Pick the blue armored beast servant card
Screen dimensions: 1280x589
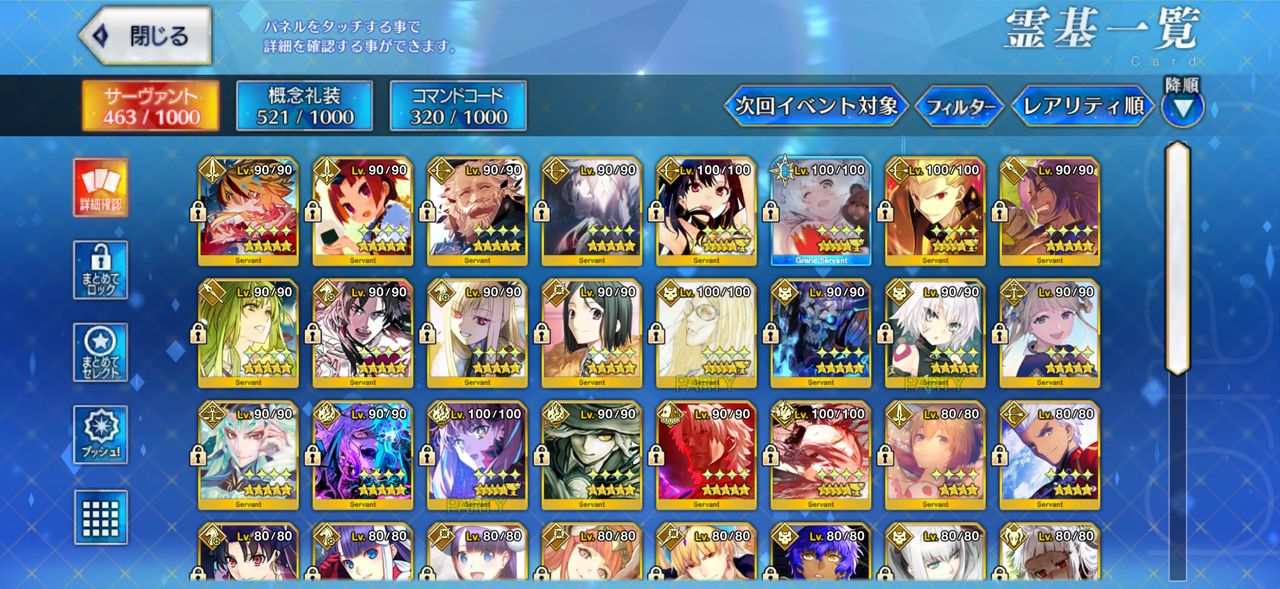820,333
